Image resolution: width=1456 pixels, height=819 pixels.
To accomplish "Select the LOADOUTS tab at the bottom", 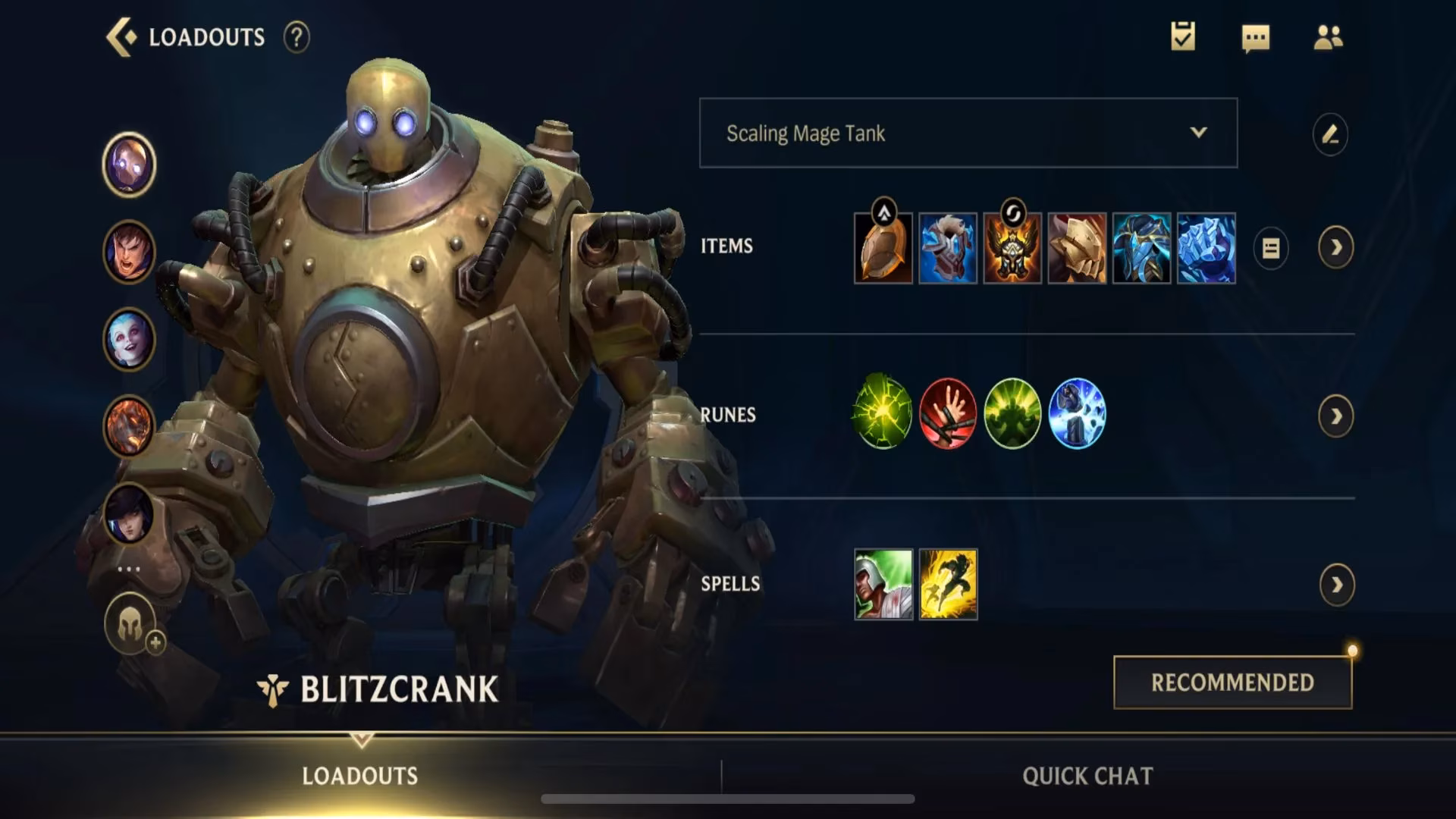I will 359,776.
